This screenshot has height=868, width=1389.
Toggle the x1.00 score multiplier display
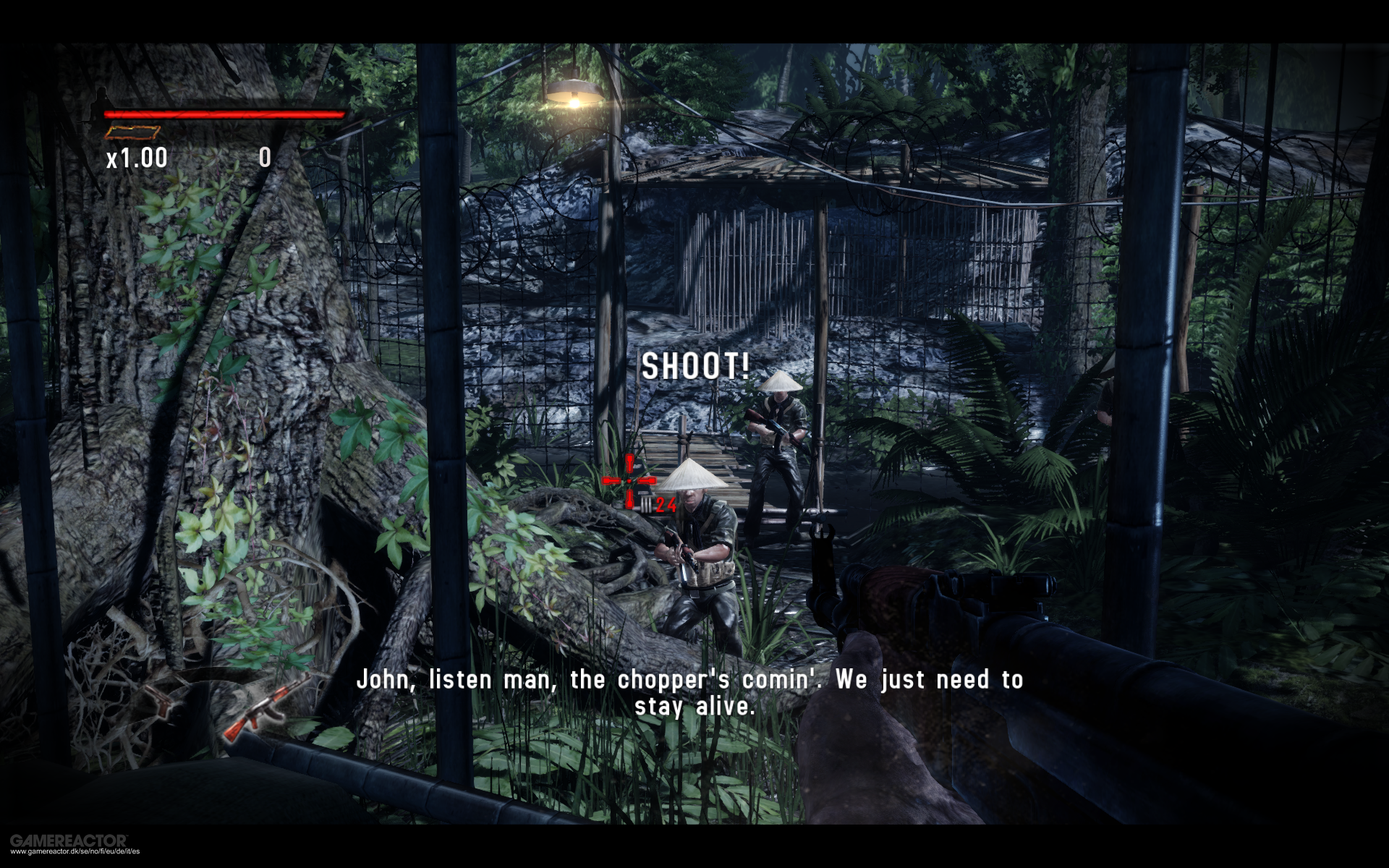(x=137, y=156)
